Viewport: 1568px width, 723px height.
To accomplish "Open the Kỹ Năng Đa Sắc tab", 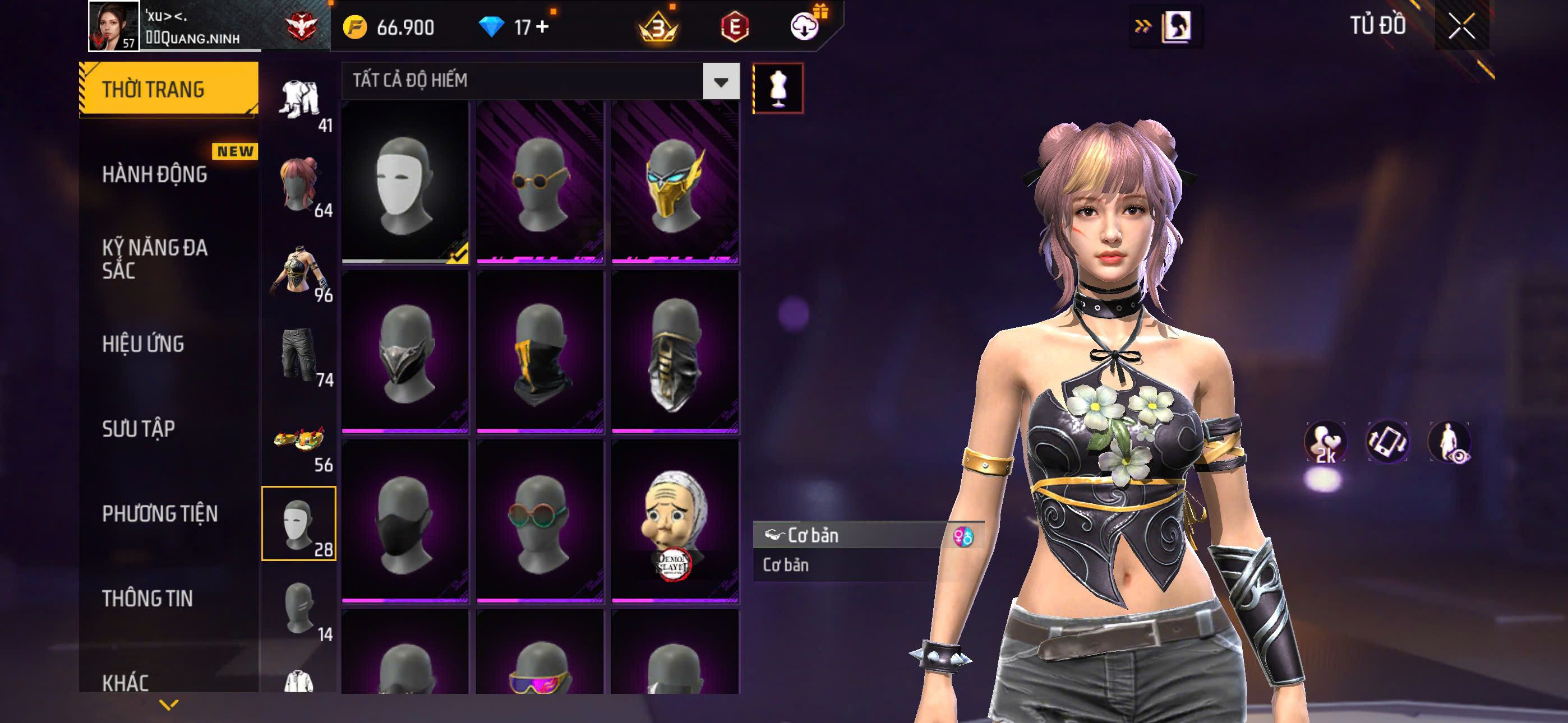I will coord(155,258).
